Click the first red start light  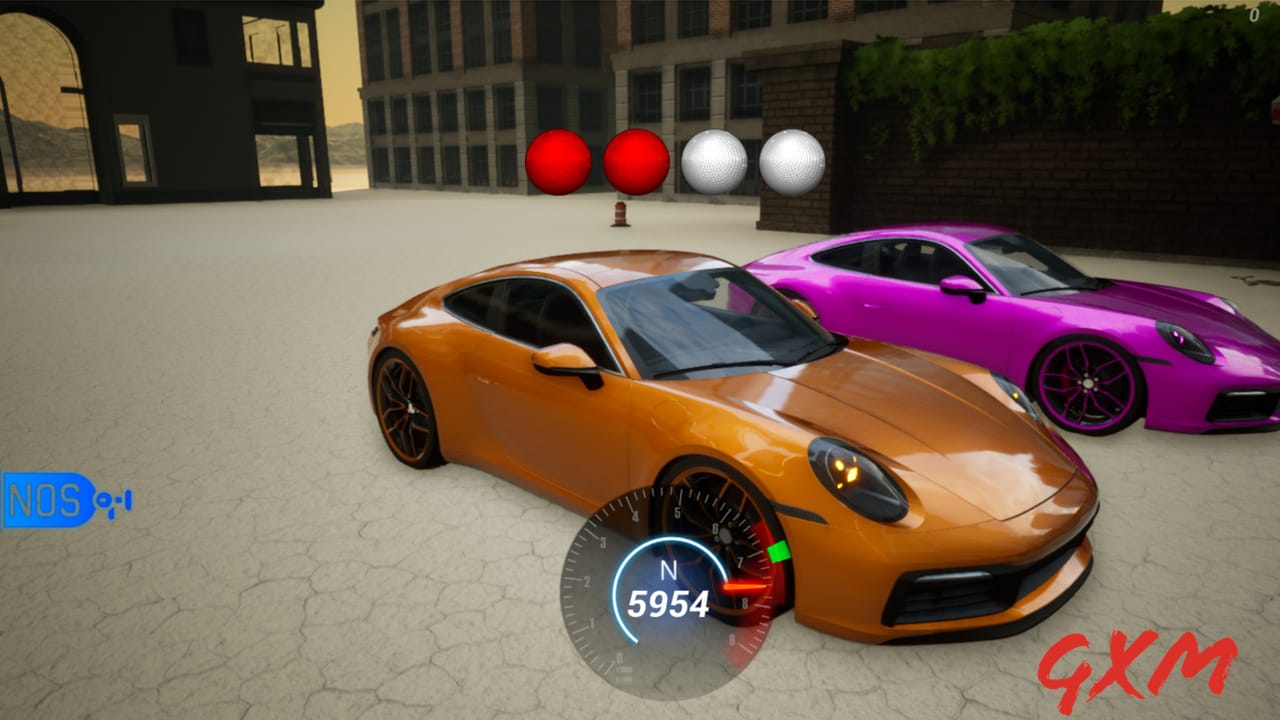point(558,163)
